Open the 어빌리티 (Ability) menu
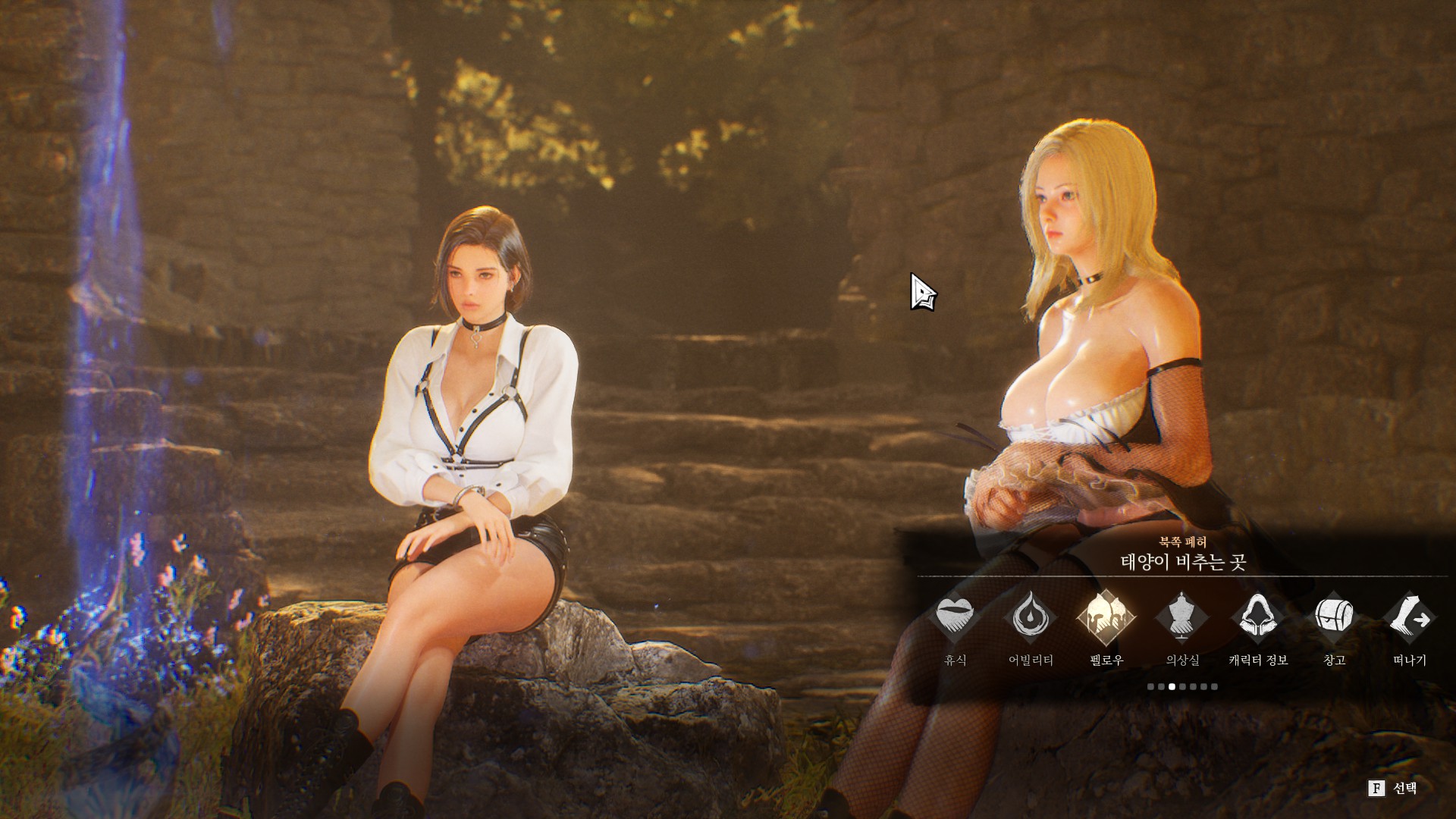Viewport: 1456px width, 819px height. point(1031,617)
